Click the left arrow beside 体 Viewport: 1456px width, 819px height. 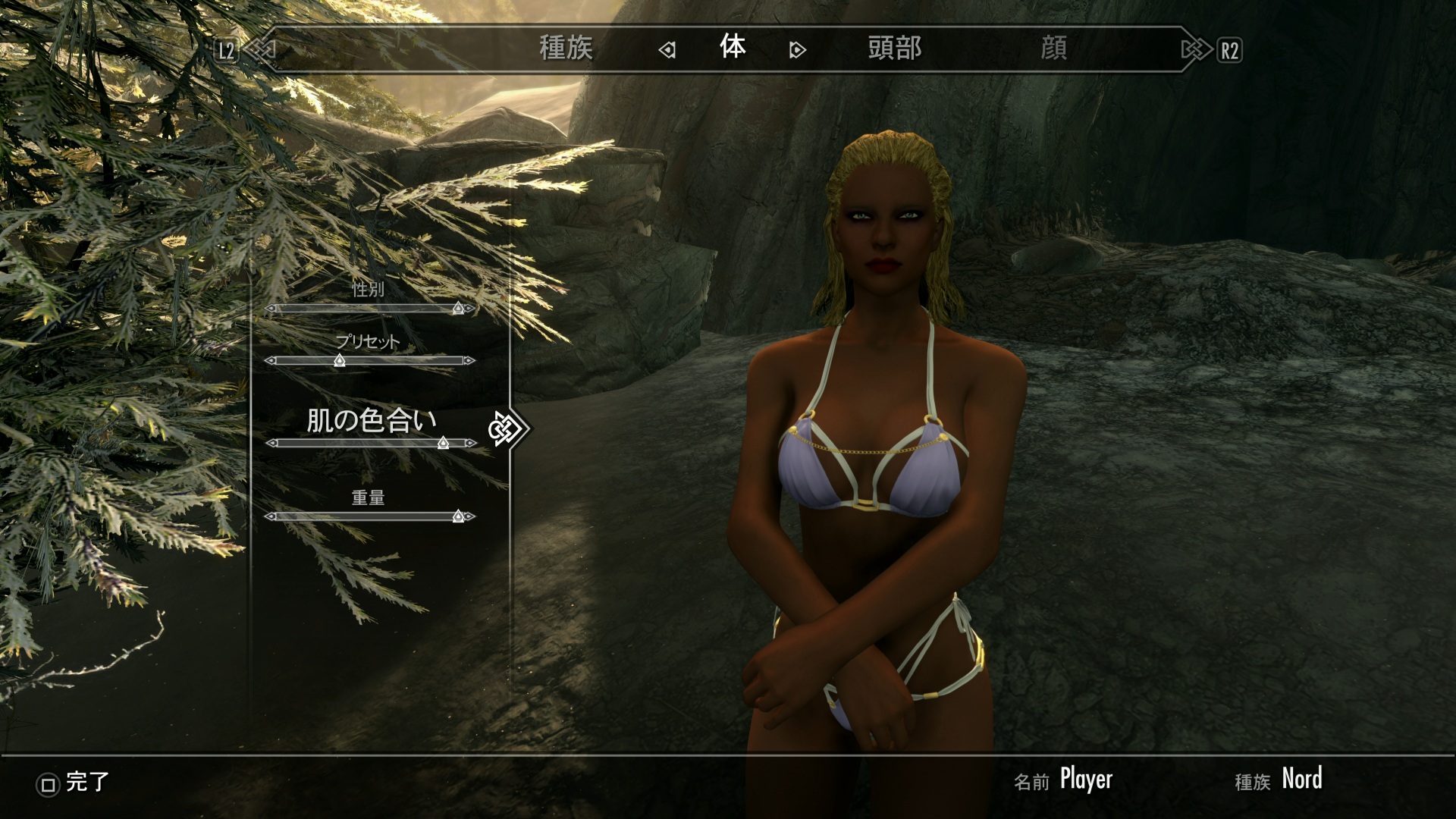click(x=667, y=51)
